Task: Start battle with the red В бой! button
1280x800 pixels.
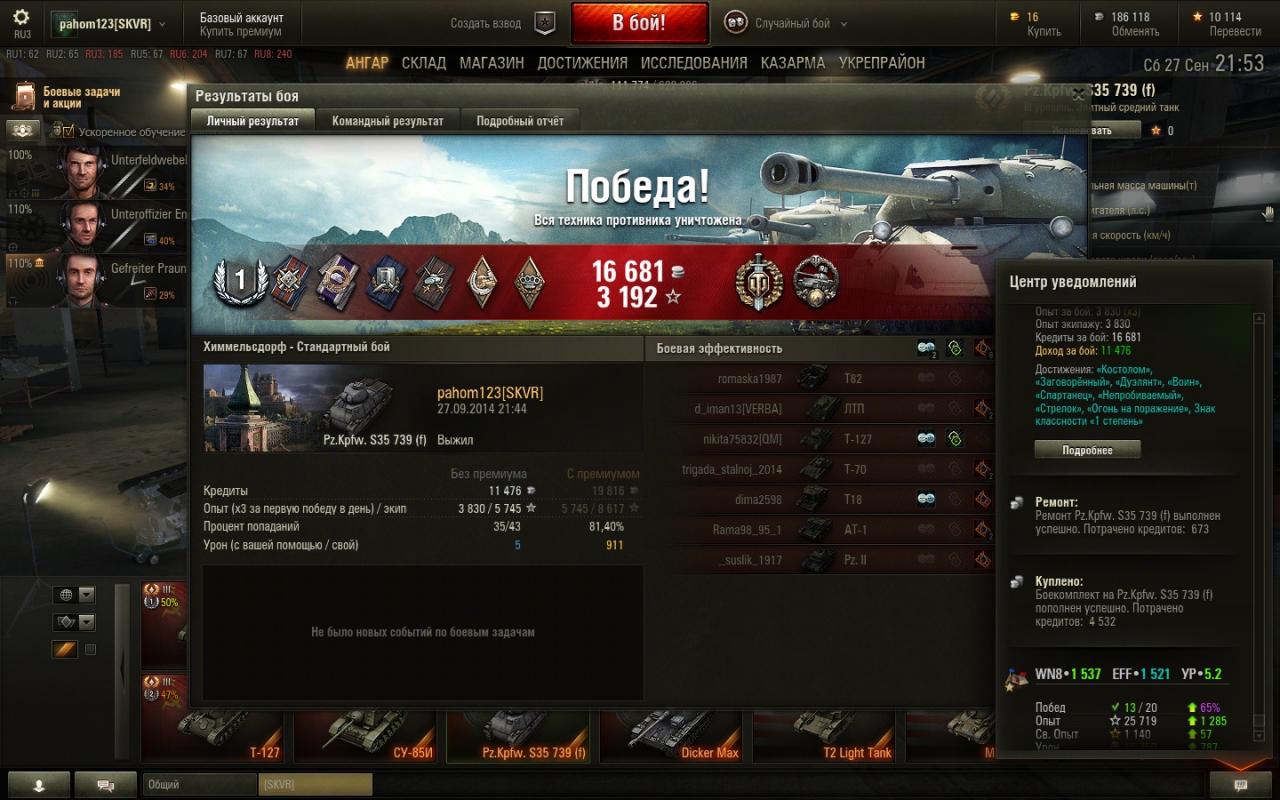Action: (x=639, y=23)
